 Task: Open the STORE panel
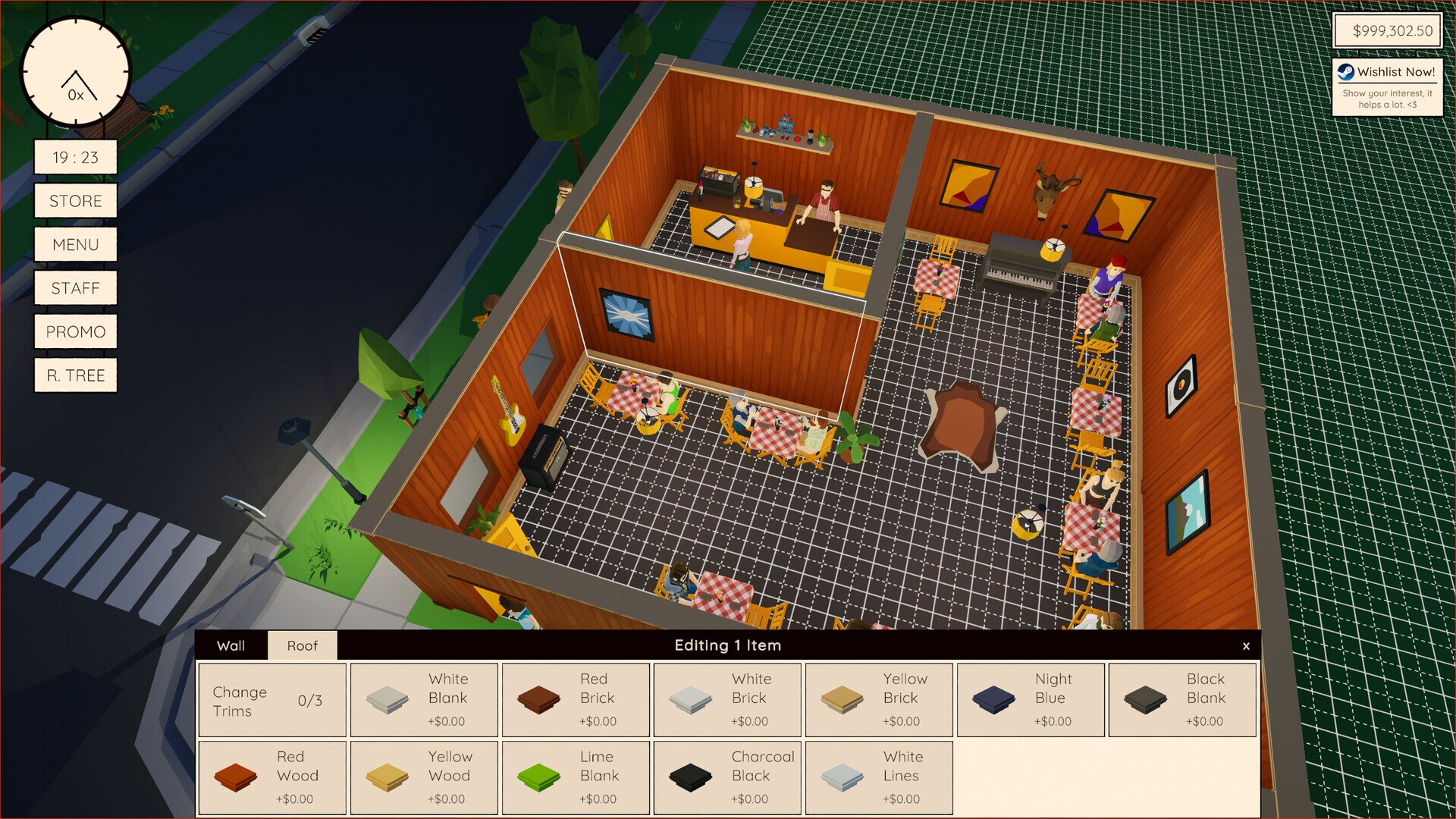[75, 200]
